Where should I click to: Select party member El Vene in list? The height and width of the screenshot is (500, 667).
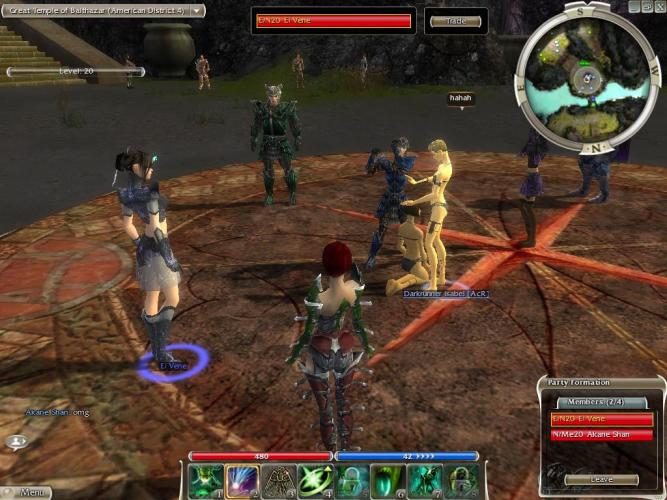(x=600, y=418)
